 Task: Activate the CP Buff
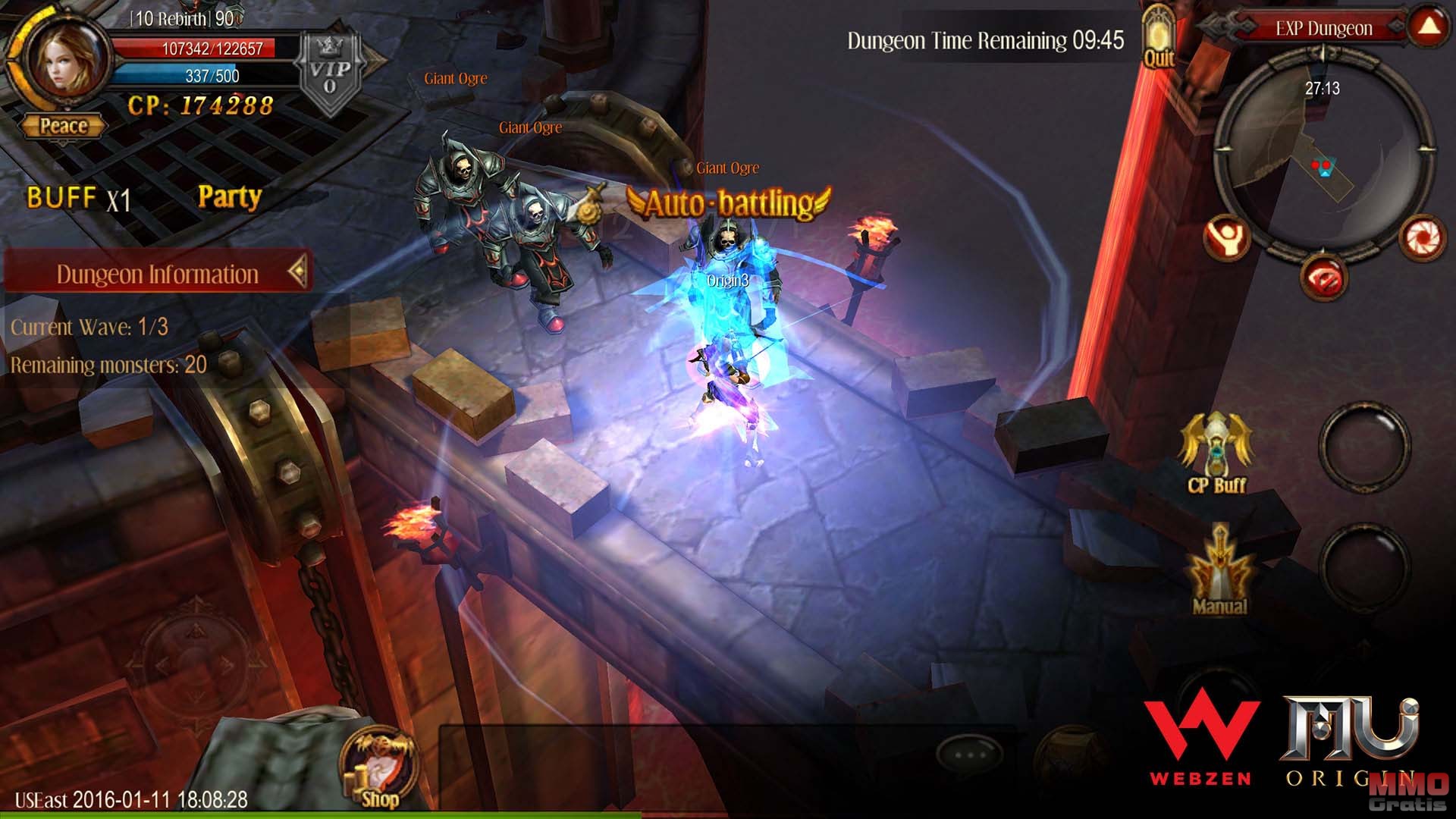[1216, 452]
